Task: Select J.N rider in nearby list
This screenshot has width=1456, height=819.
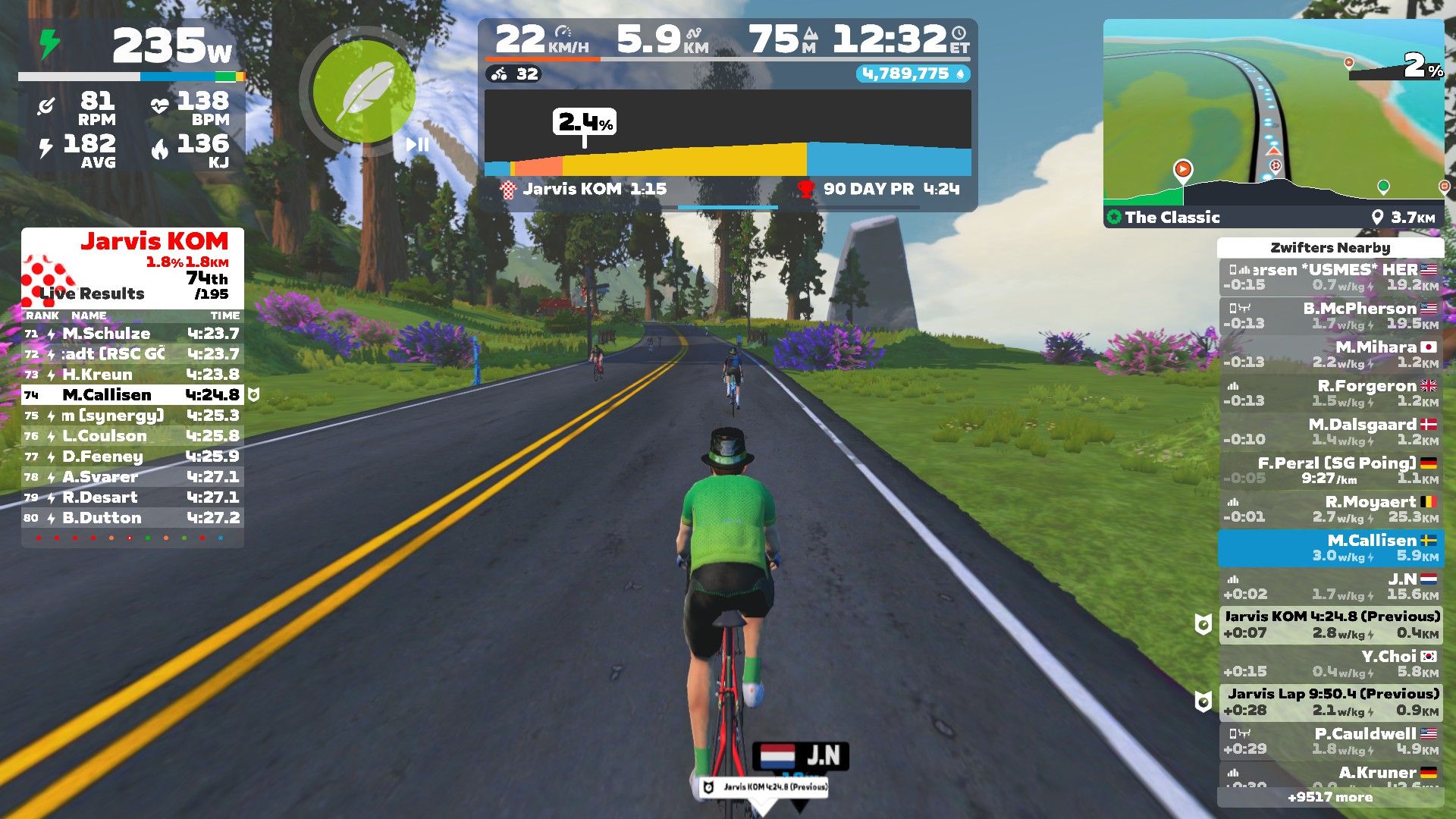Action: (x=1331, y=586)
